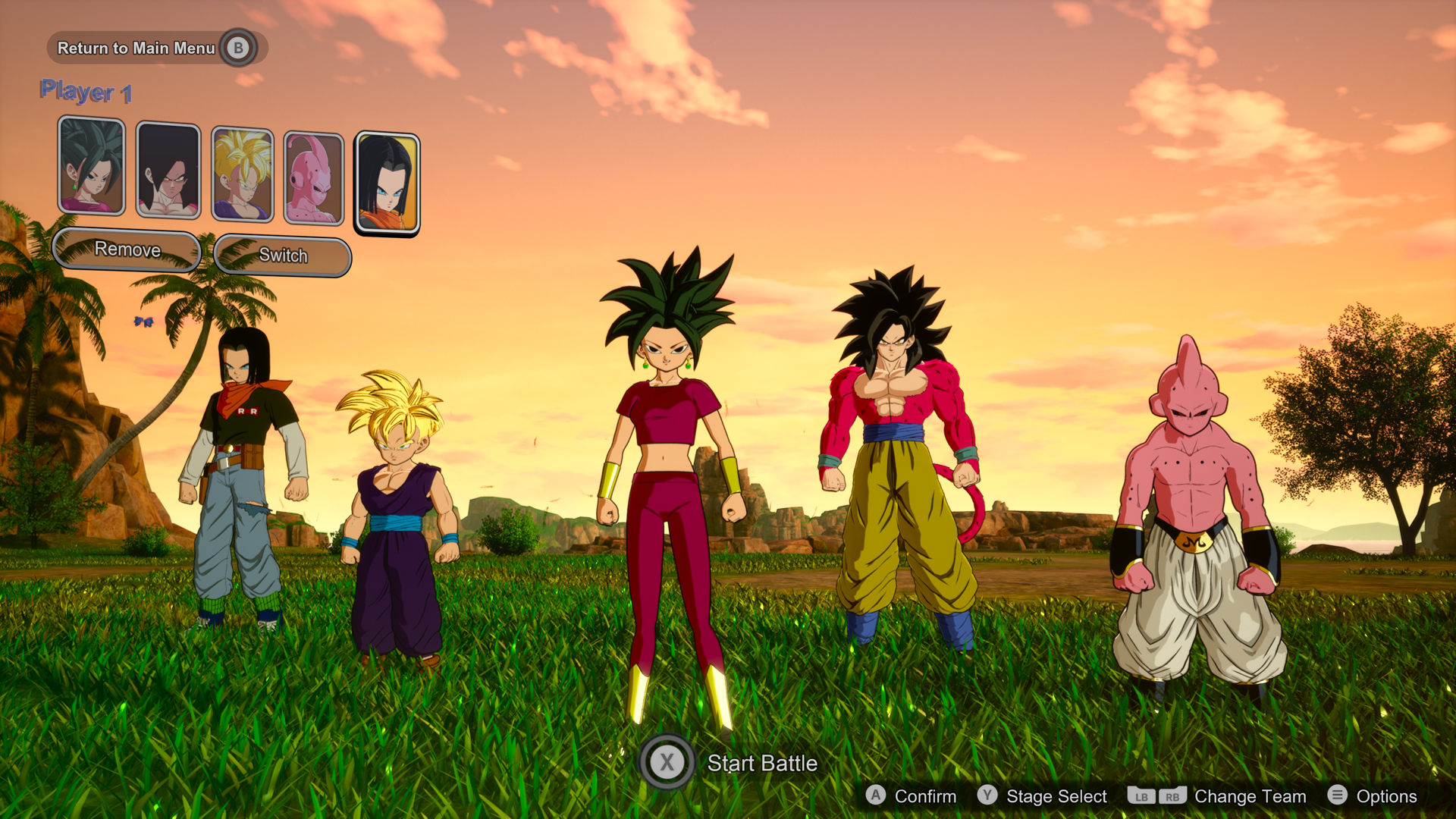Pick the Super Saiyan 4 Goku portrait
The height and width of the screenshot is (819, 1456).
coord(168,171)
